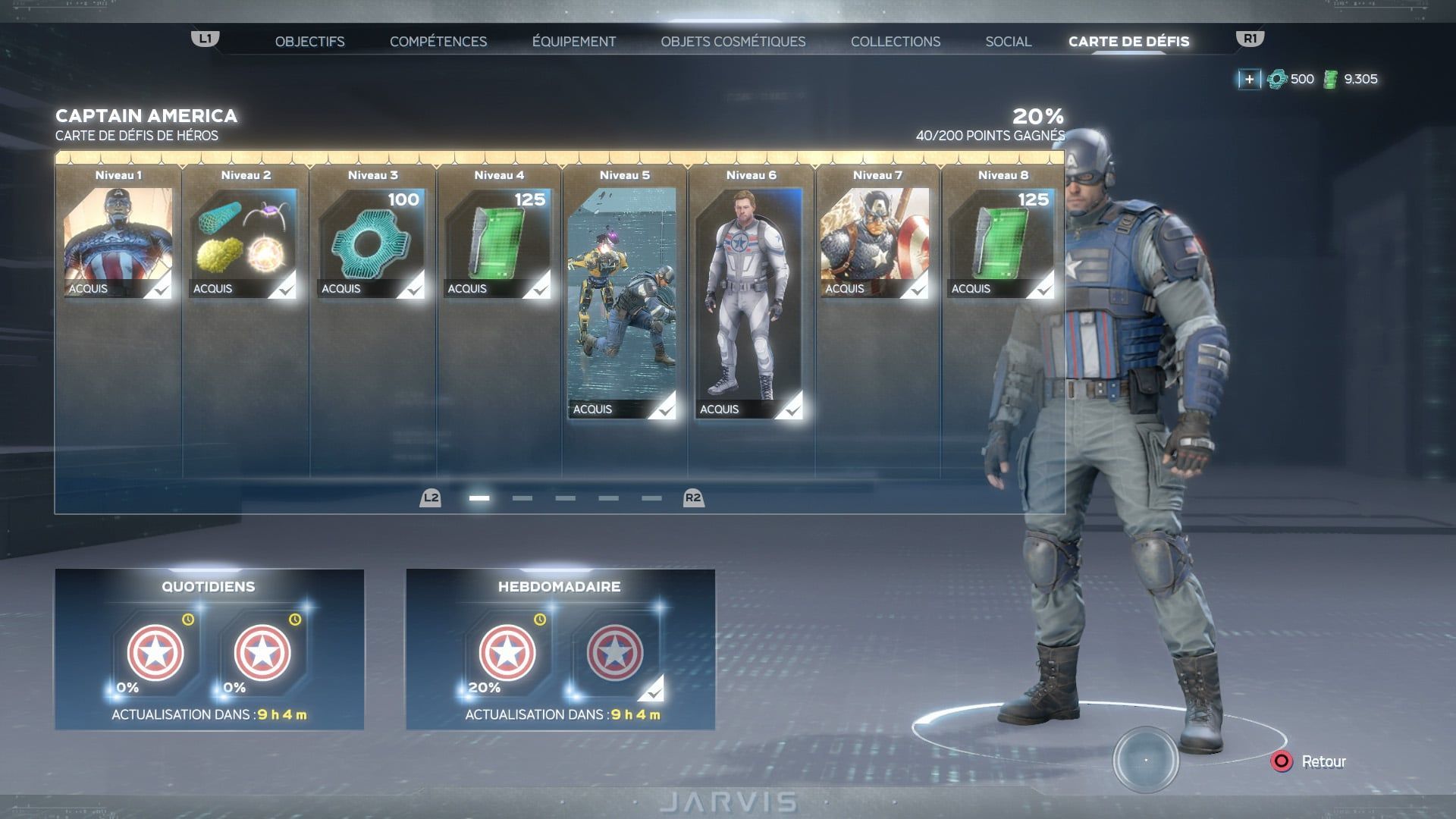Viewport: 1456px width, 819px height.
Task: Go to the Équipement tab
Action: [574, 42]
